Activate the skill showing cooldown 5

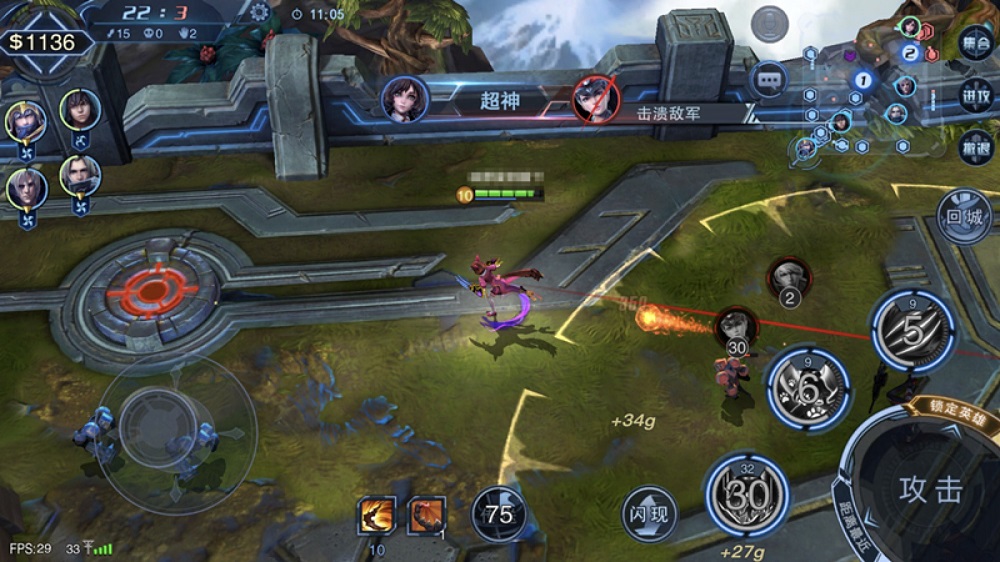911,331
